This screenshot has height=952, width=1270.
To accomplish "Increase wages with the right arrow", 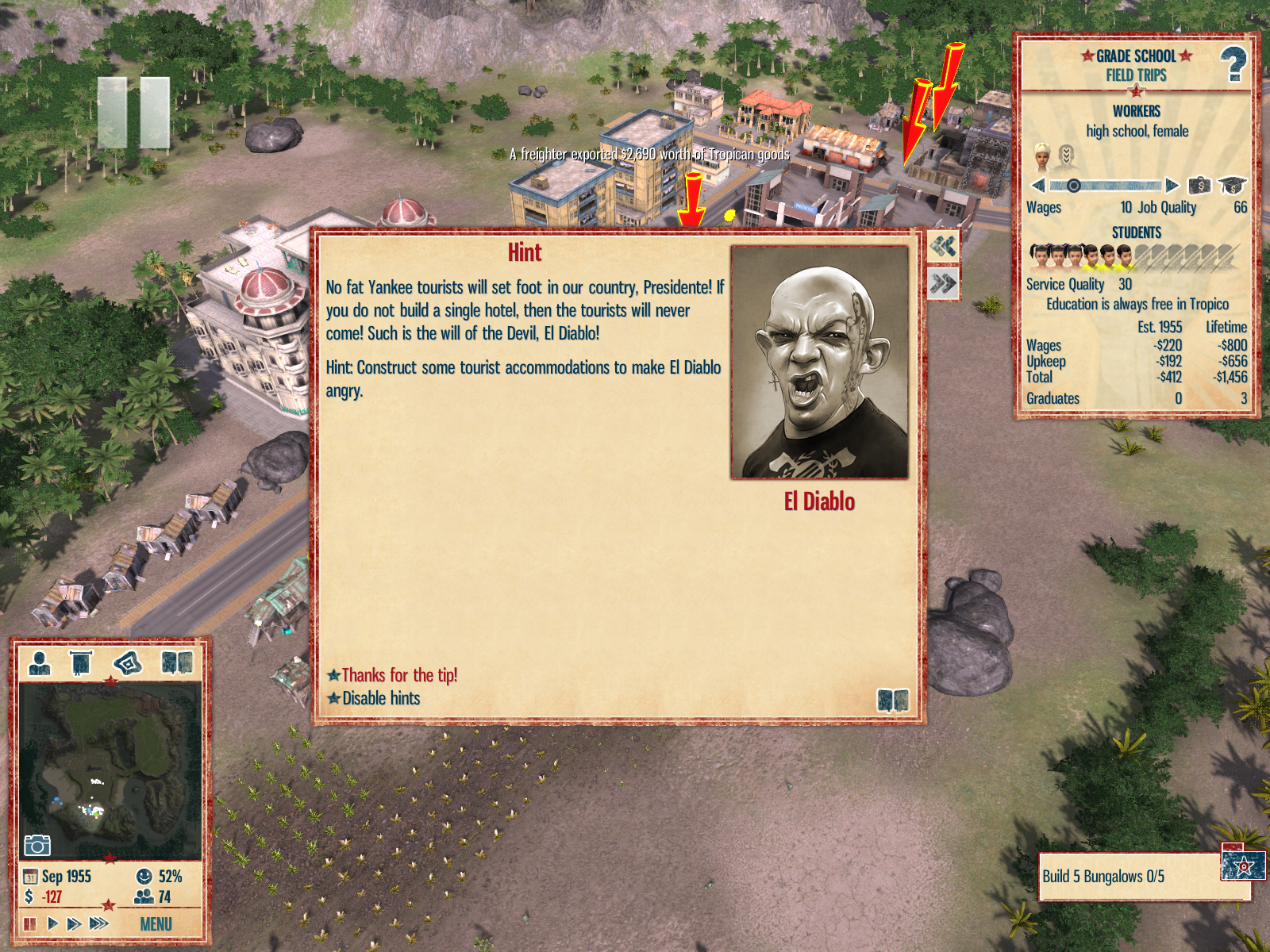I will (1172, 186).
